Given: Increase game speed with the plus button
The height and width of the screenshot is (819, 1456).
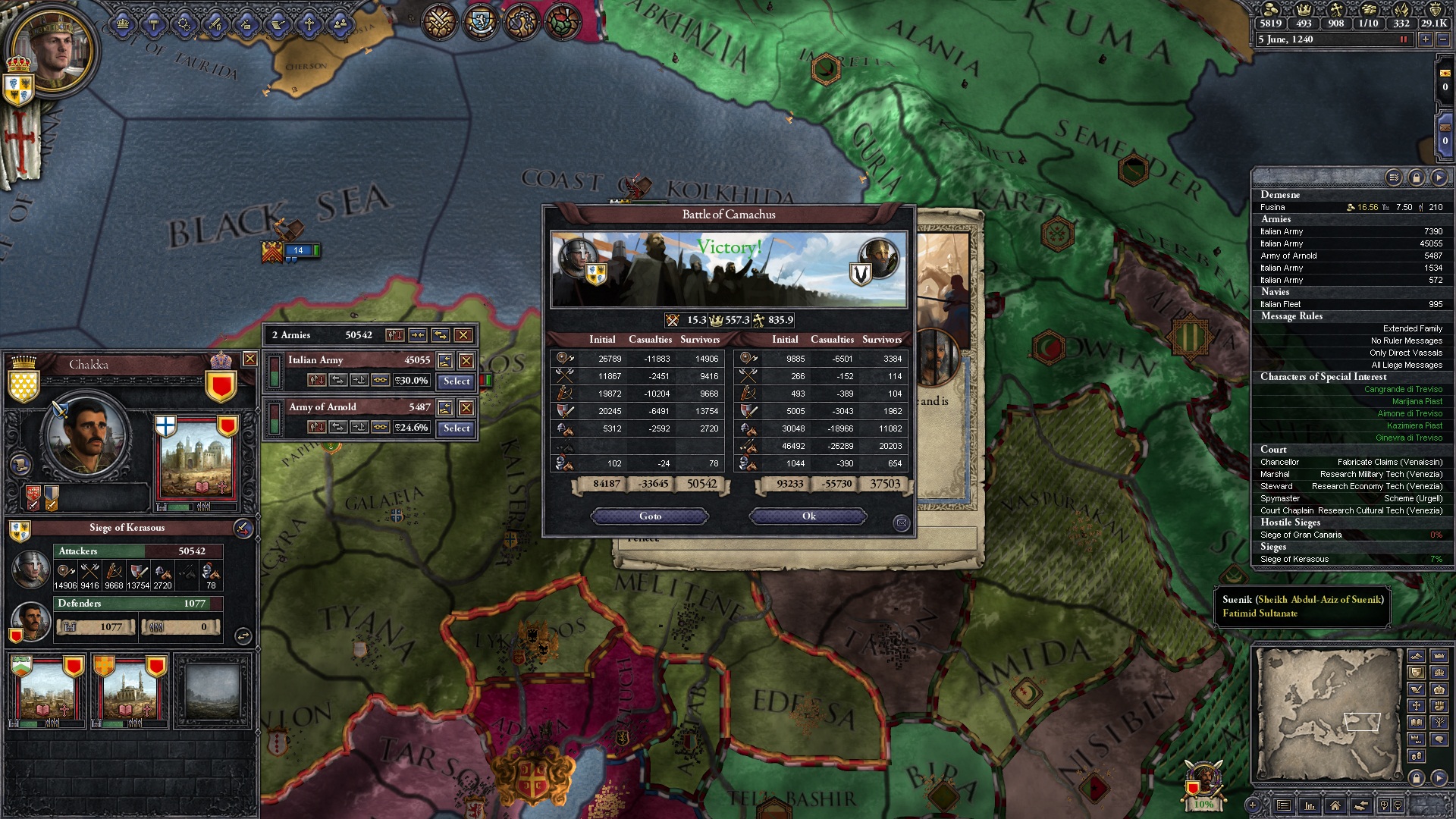Looking at the screenshot, I should [1425, 39].
